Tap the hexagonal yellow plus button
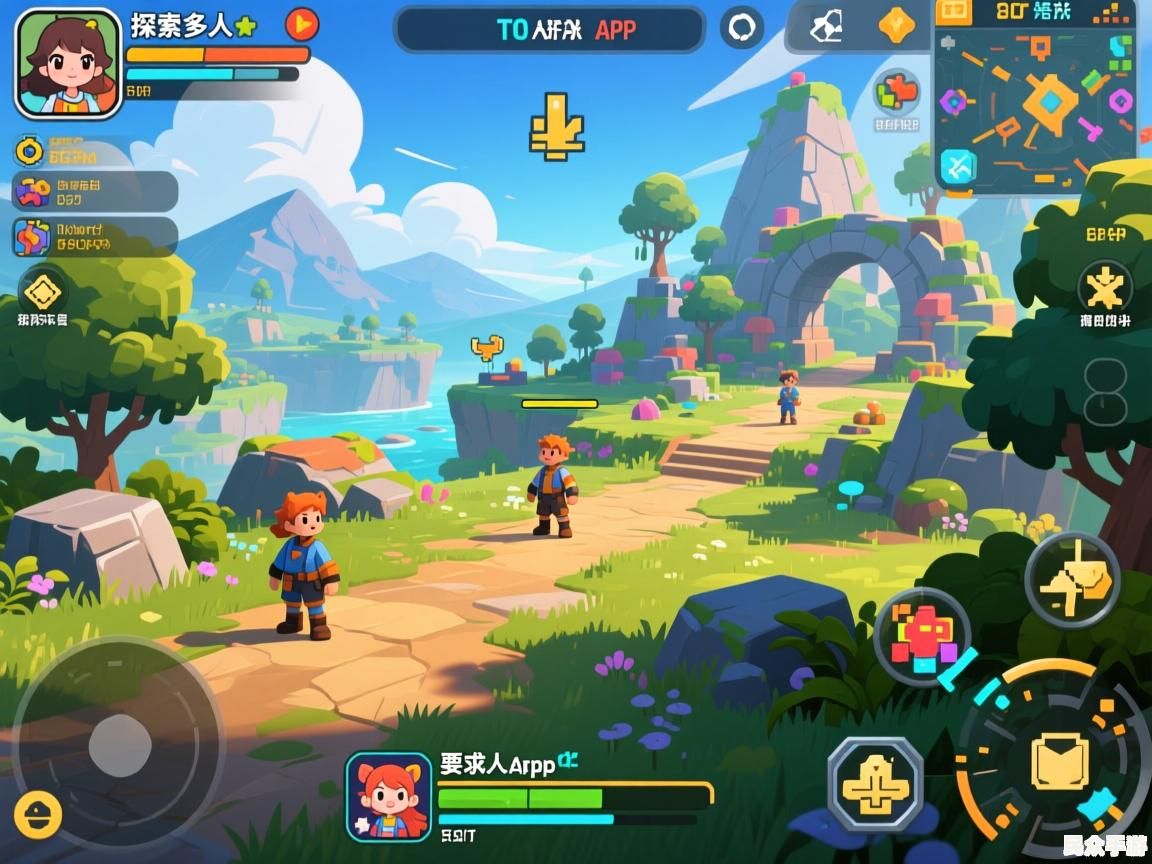This screenshot has height=864, width=1152. coord(875,785)
